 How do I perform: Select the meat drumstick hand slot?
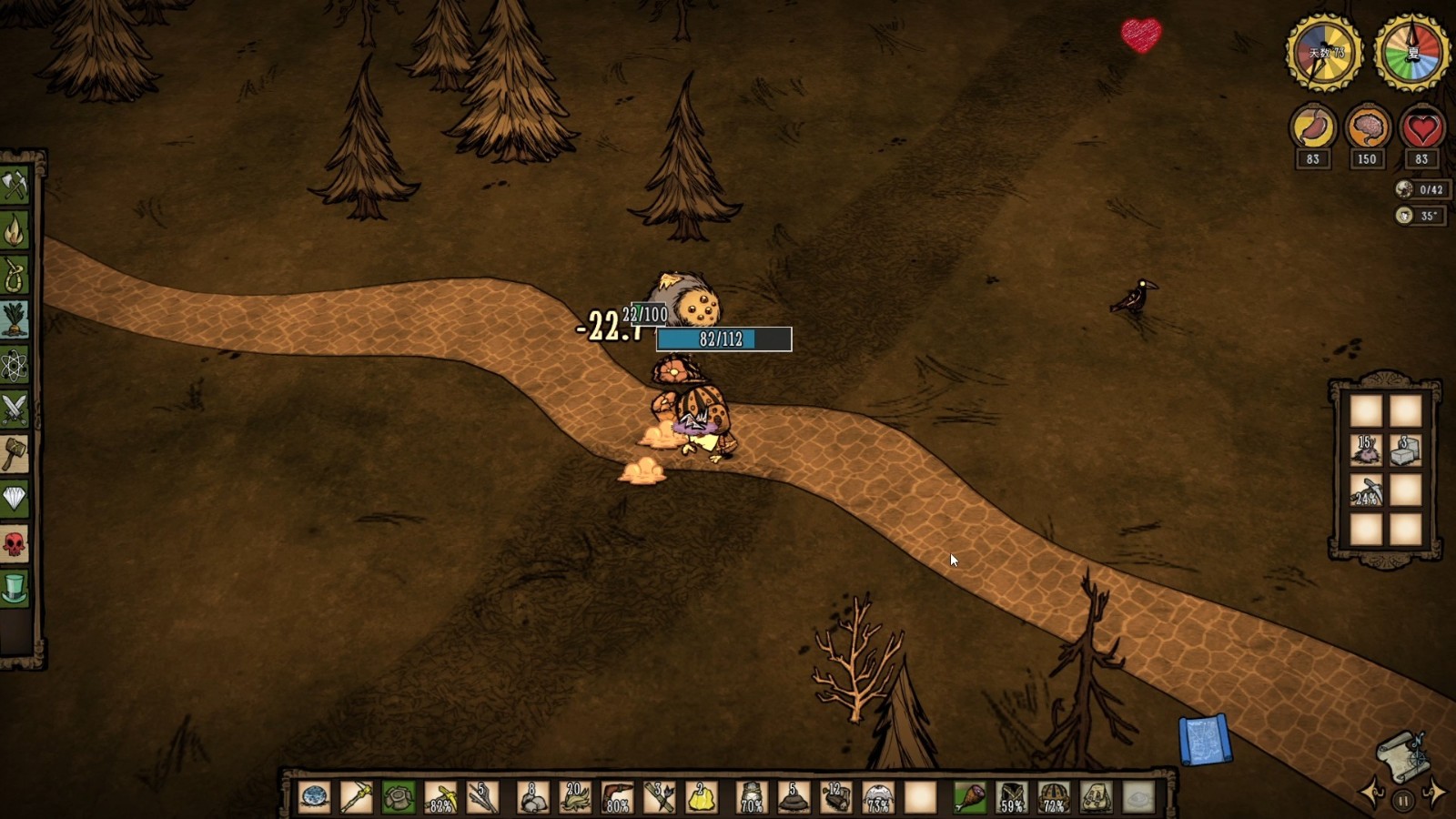pos(969,797)
